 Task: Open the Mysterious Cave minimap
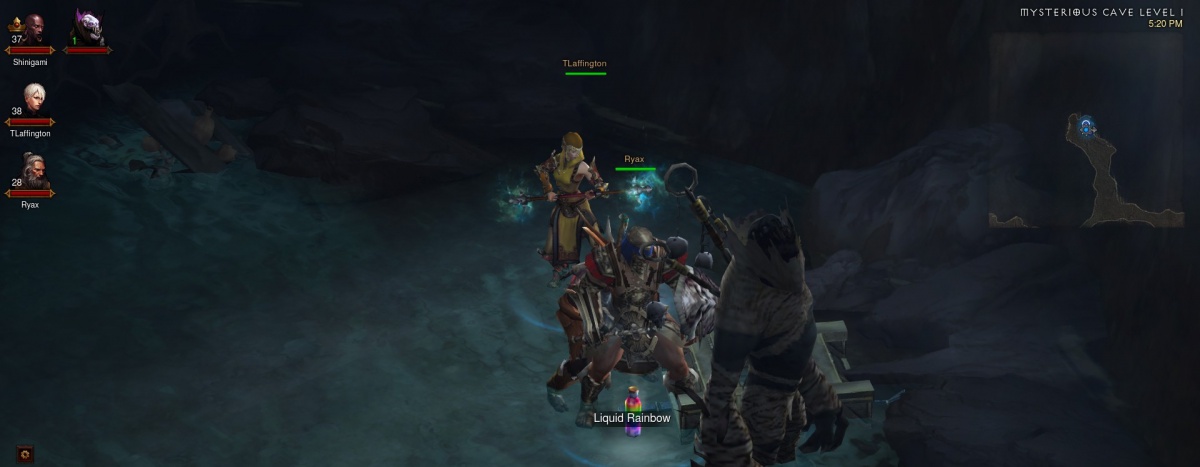[x=1090, y=170]
